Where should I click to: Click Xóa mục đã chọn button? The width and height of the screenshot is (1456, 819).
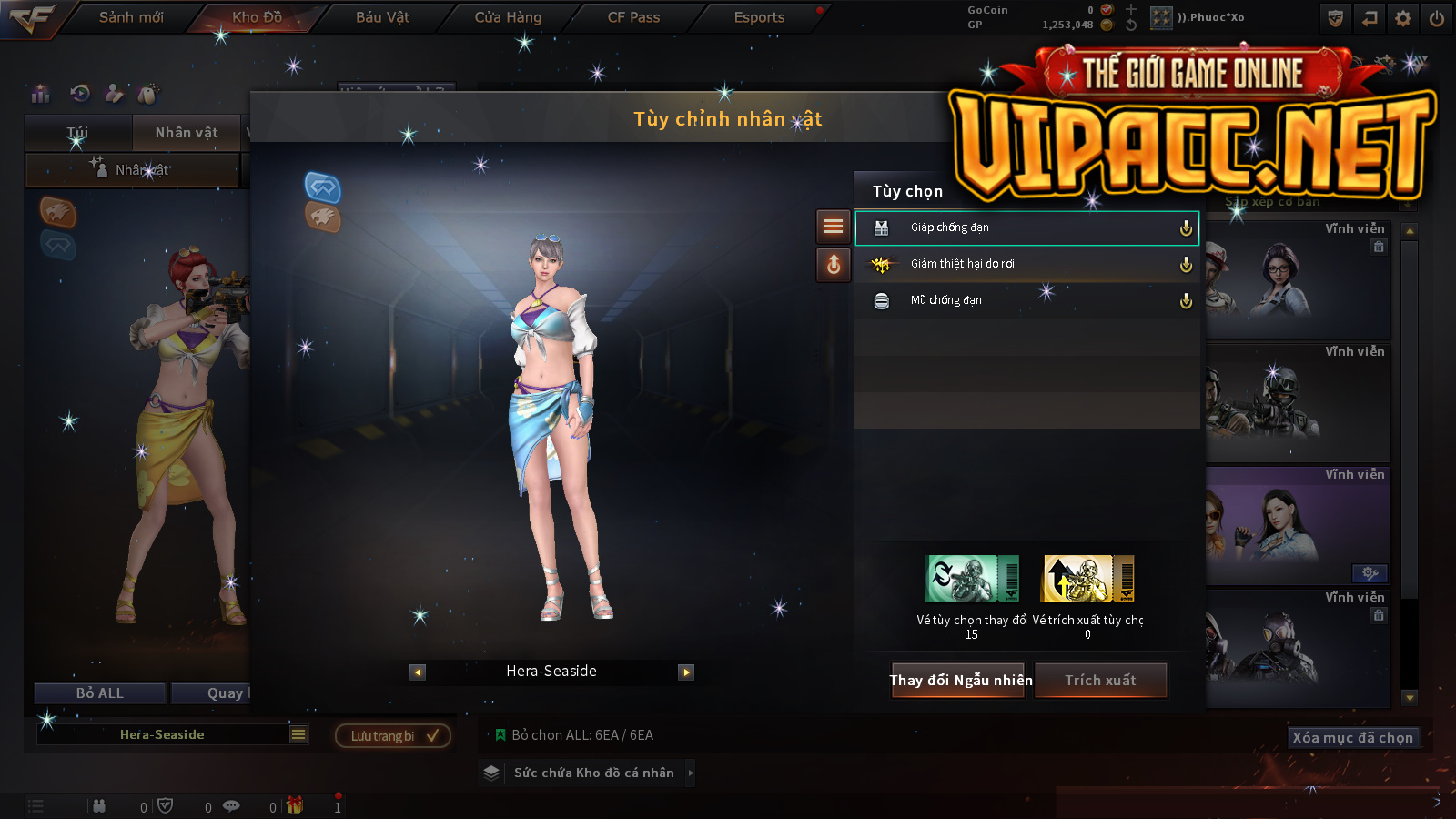click(x=1353, y=737)
